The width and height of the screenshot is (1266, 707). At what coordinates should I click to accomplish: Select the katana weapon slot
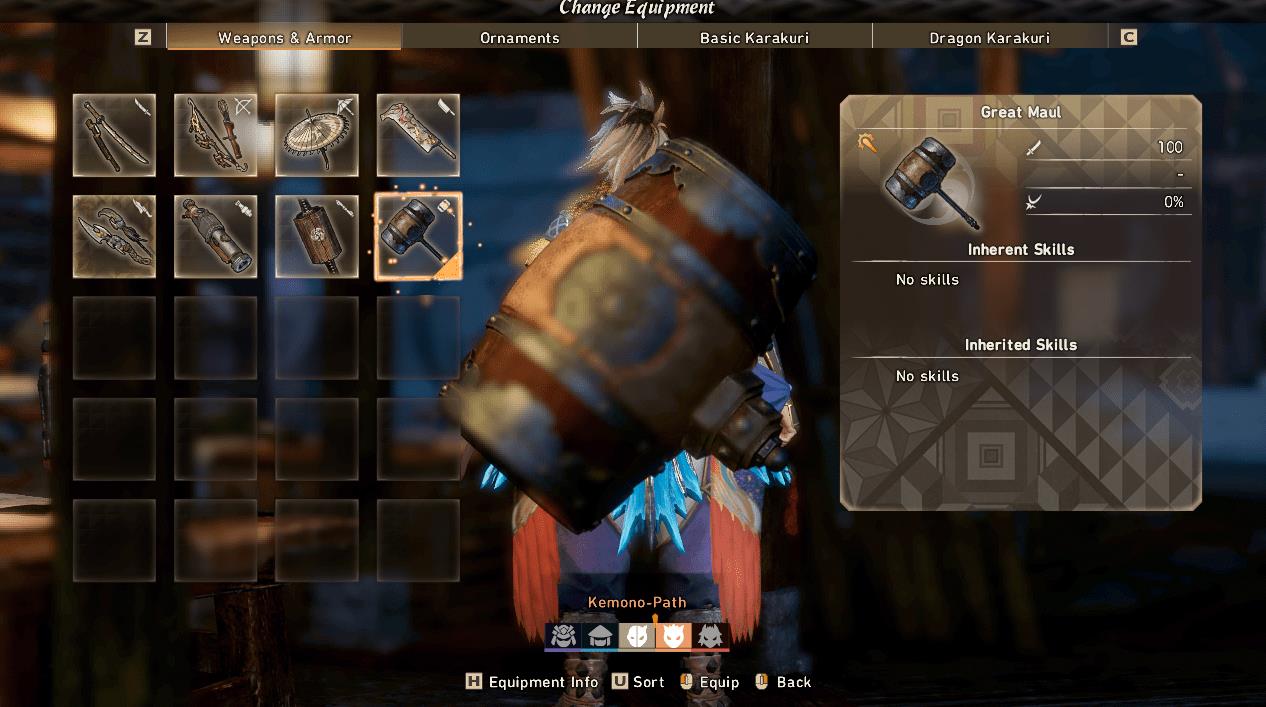click(x=114, y=135)
